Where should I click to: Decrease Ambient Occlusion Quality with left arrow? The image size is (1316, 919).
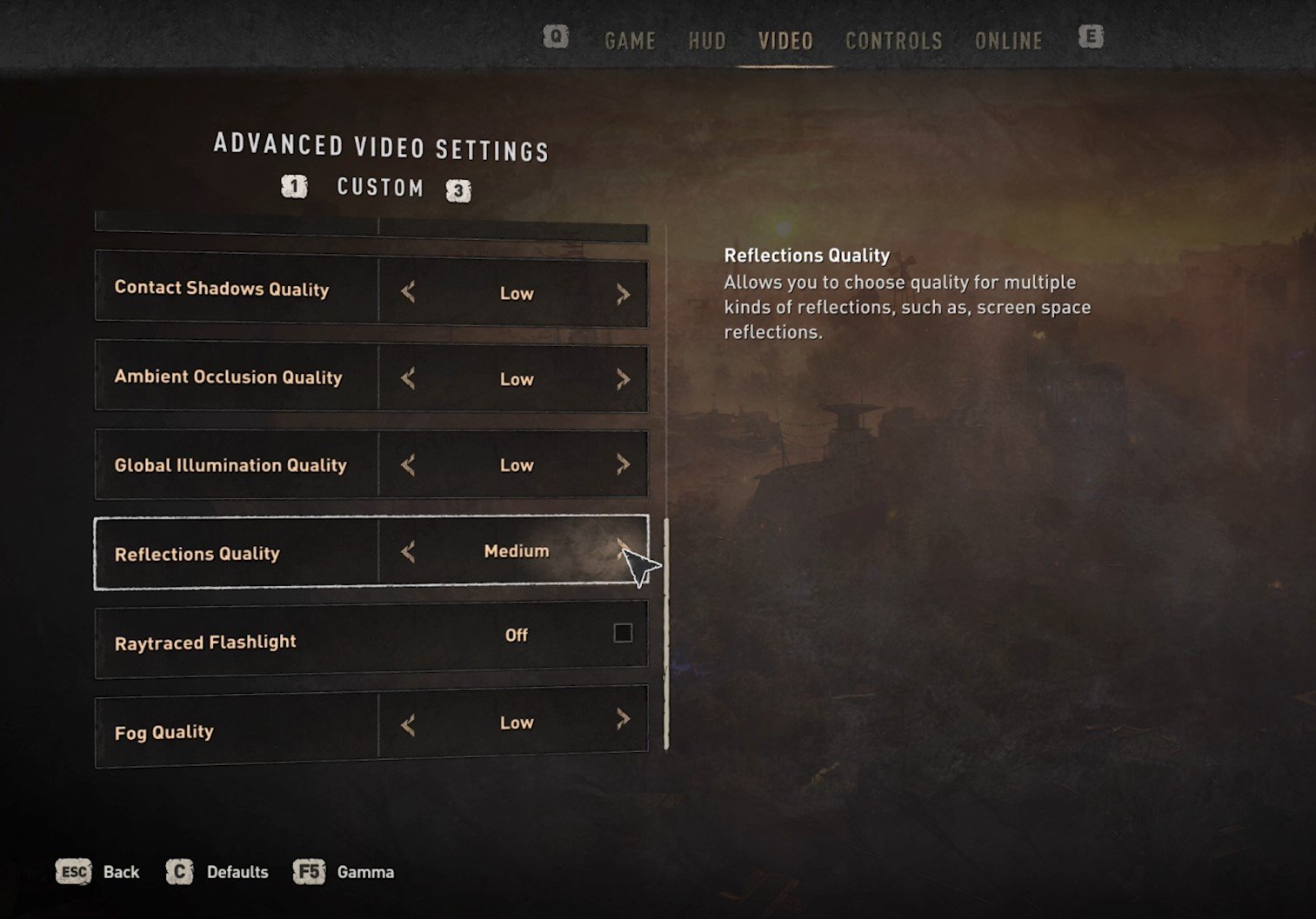[408, 378]
